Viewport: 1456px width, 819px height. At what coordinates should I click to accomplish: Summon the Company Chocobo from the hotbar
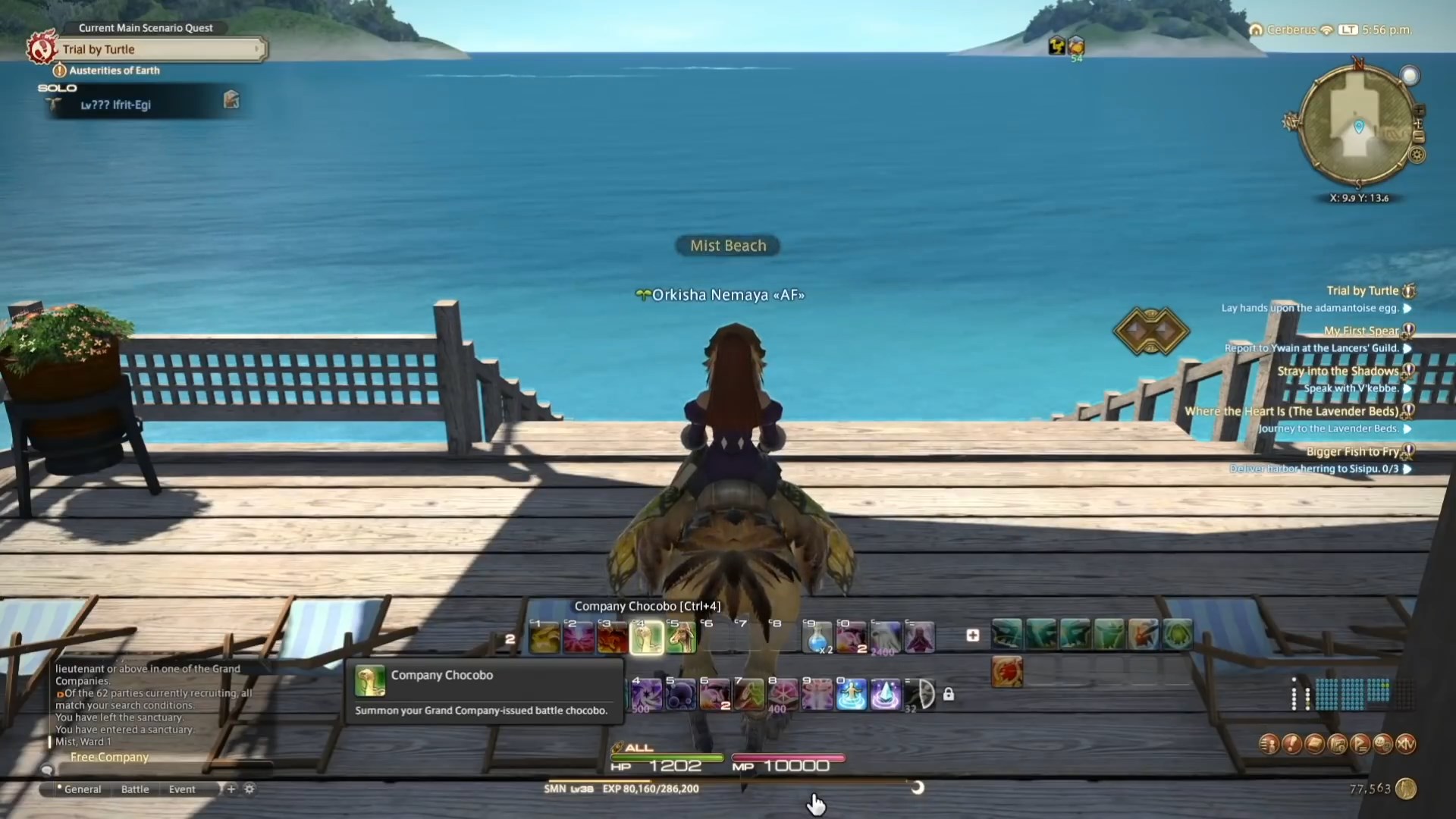coord(646,637)
